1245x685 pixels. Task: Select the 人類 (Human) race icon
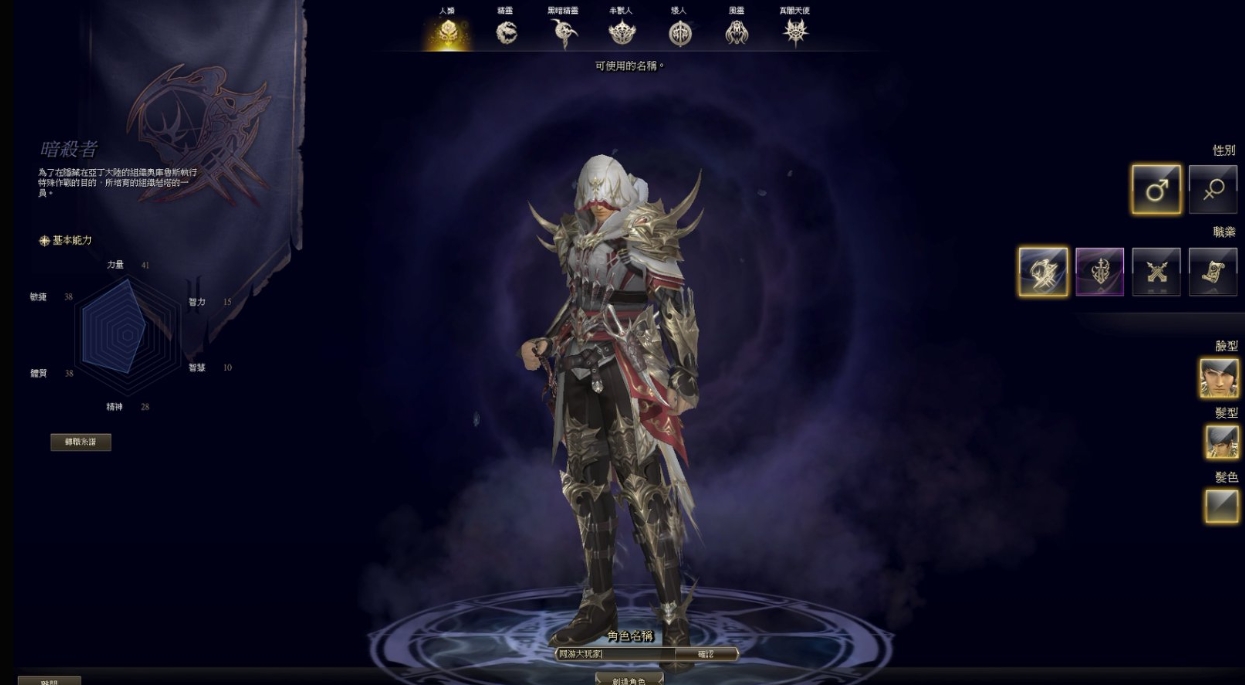pos(446,33)
